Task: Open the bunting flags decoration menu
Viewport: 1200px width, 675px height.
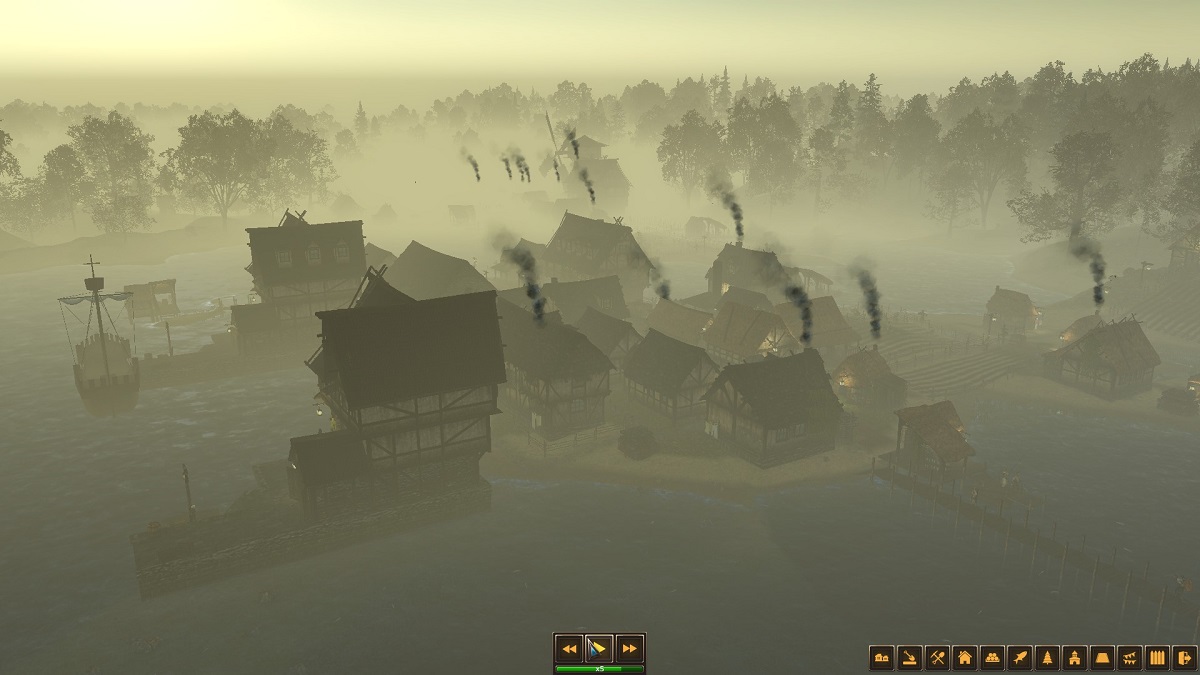Action: click(x=1130, y=657)
